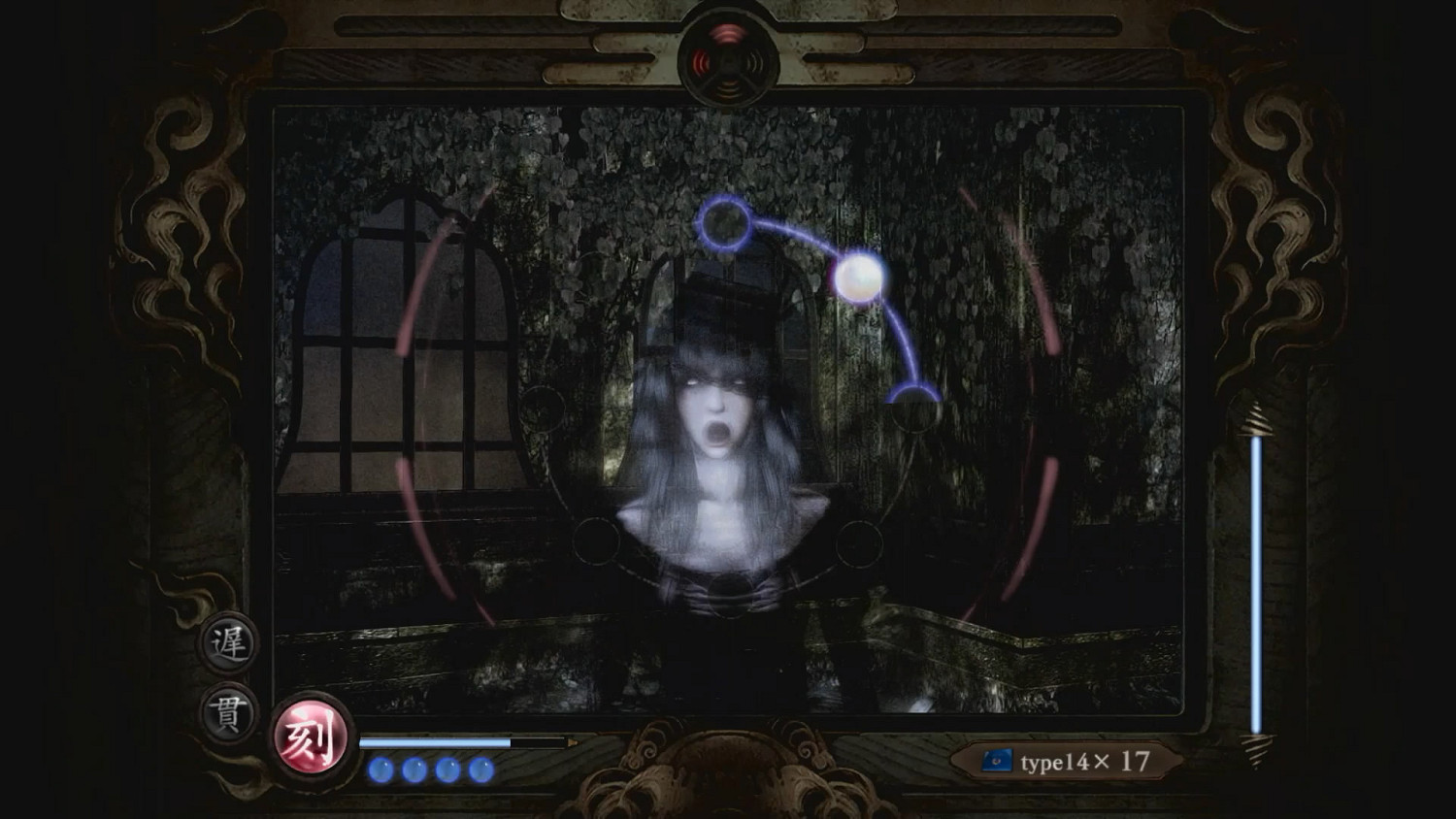This screenshot has height=819, width=1456.
Task: Click the camera lens emblem atop the frame
Action: 730,53
